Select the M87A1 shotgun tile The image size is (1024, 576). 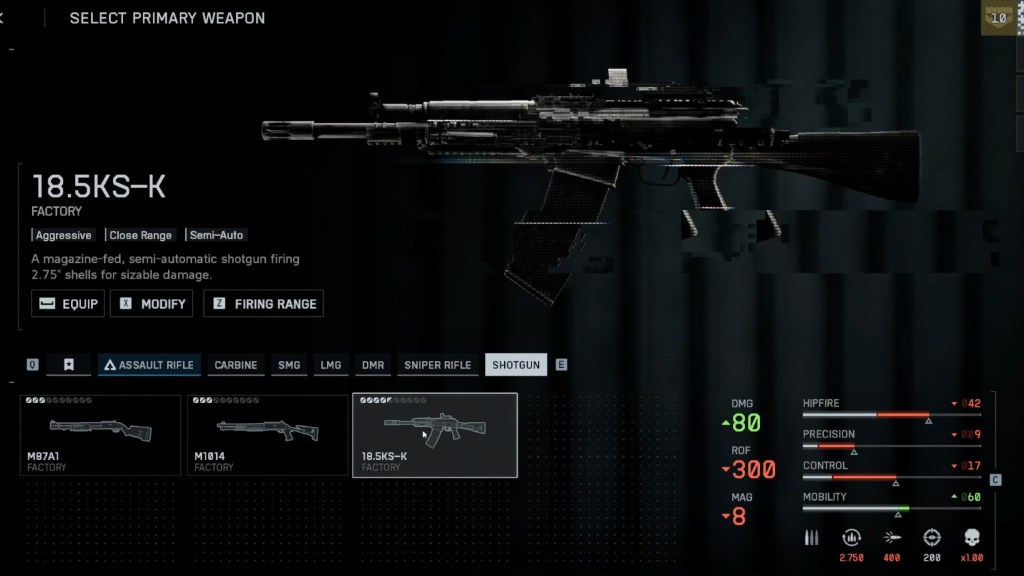[100, 435]
